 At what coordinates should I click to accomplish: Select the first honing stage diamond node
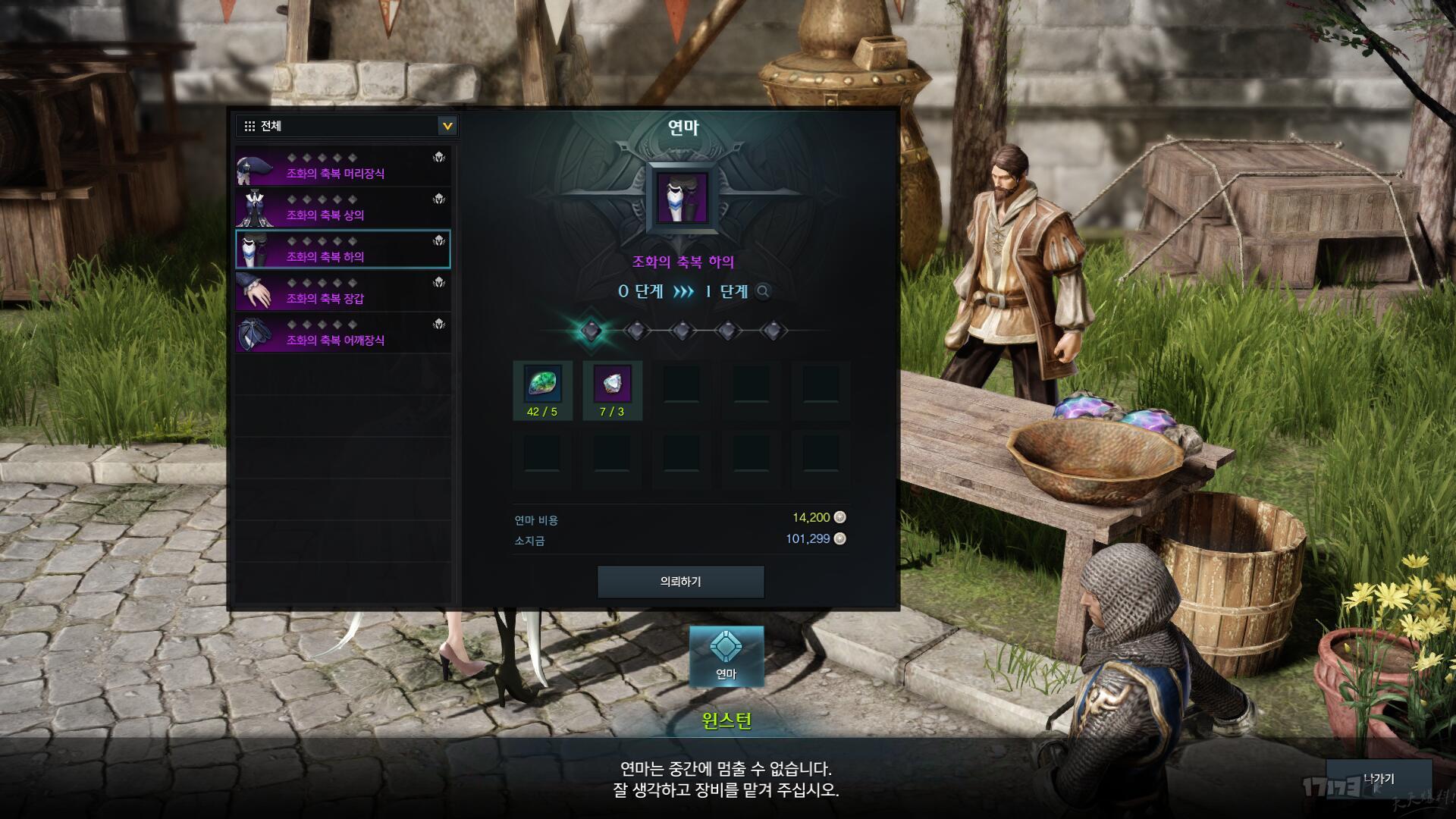pyautogui.click(x=591, y=331)
